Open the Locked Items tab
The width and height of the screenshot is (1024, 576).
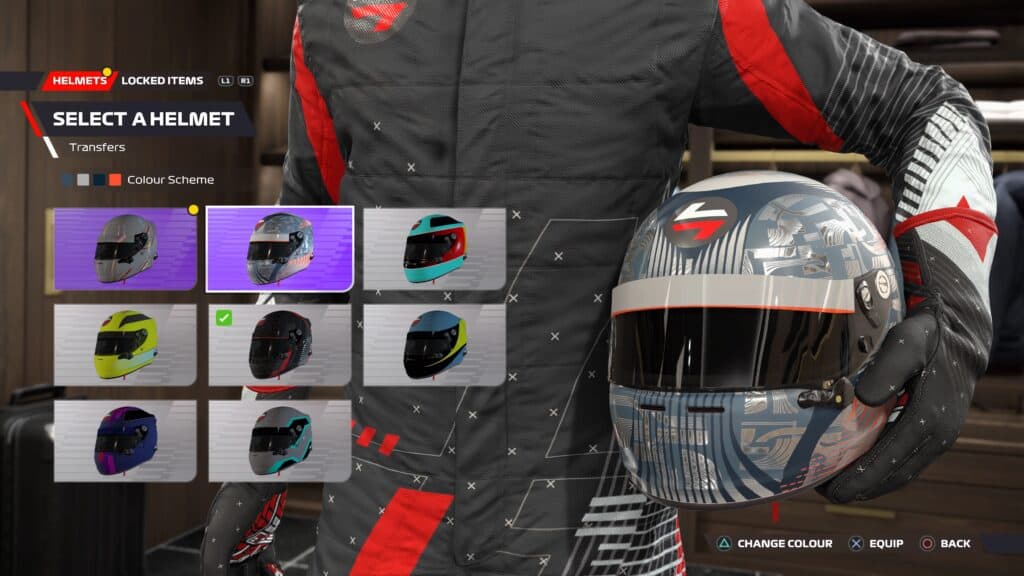pos(162,80)
